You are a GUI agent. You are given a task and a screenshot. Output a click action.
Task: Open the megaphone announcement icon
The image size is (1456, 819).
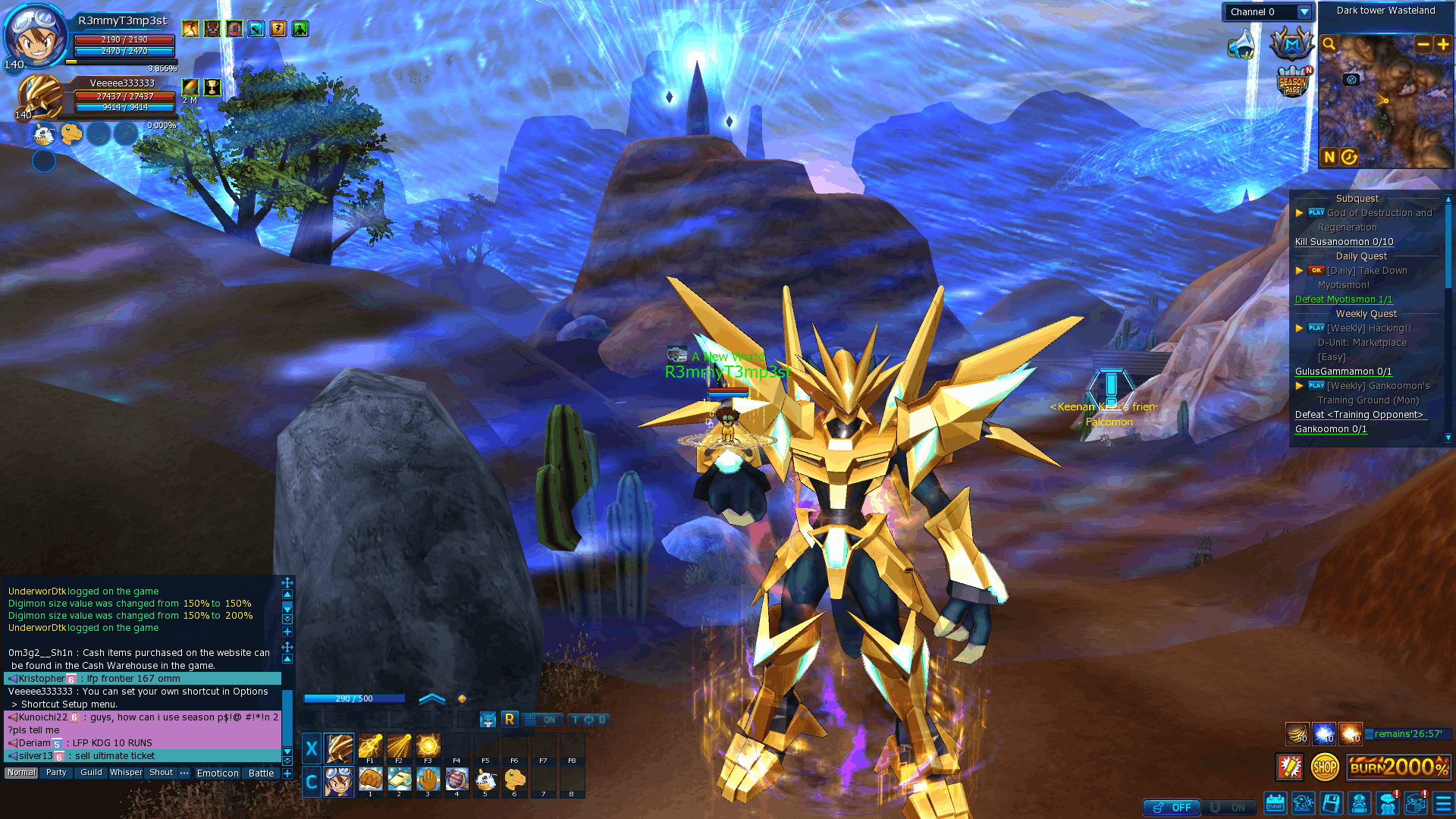(x=1241, y=44)
